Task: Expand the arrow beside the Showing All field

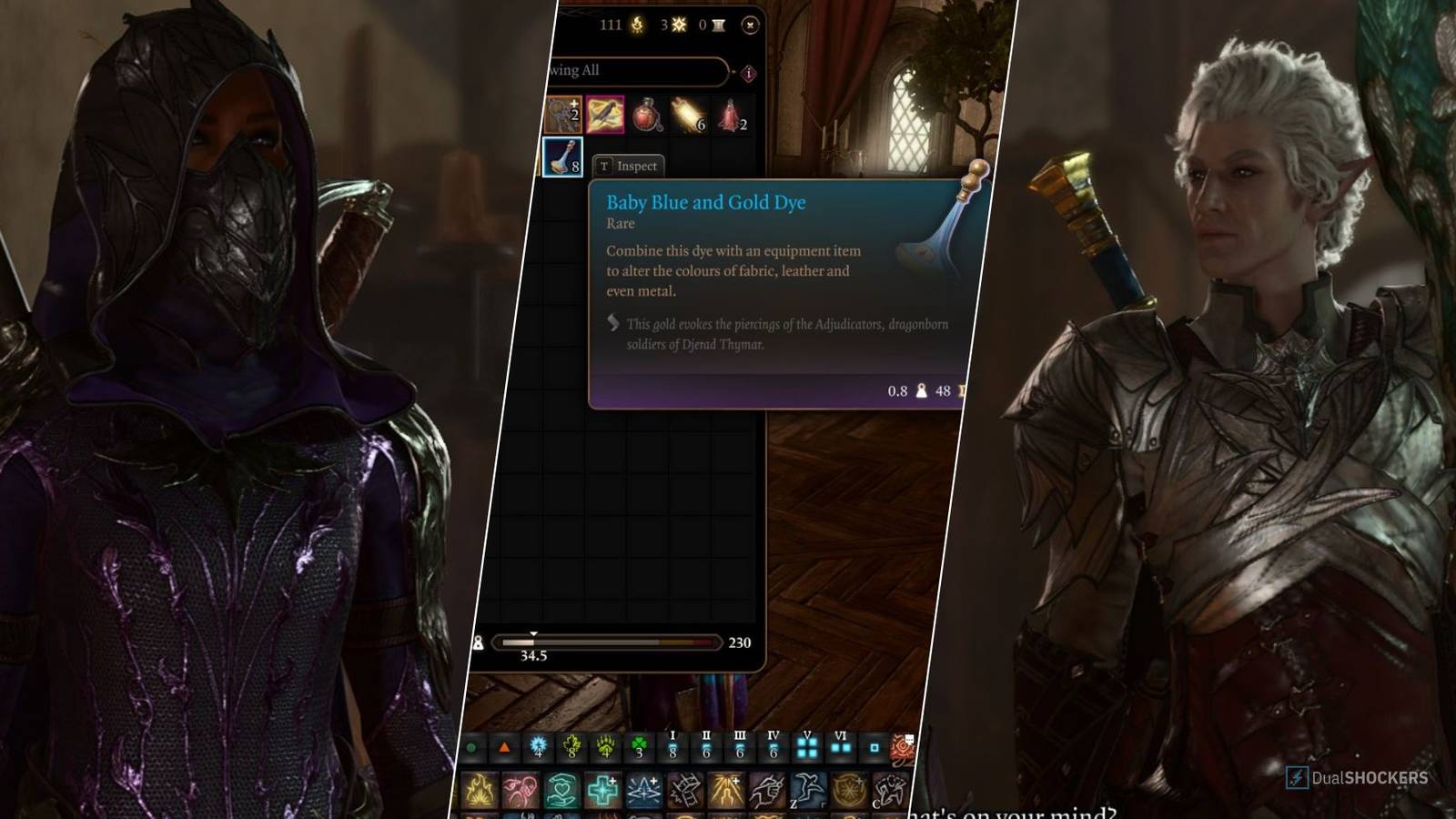Action: [x=732, y=72]
